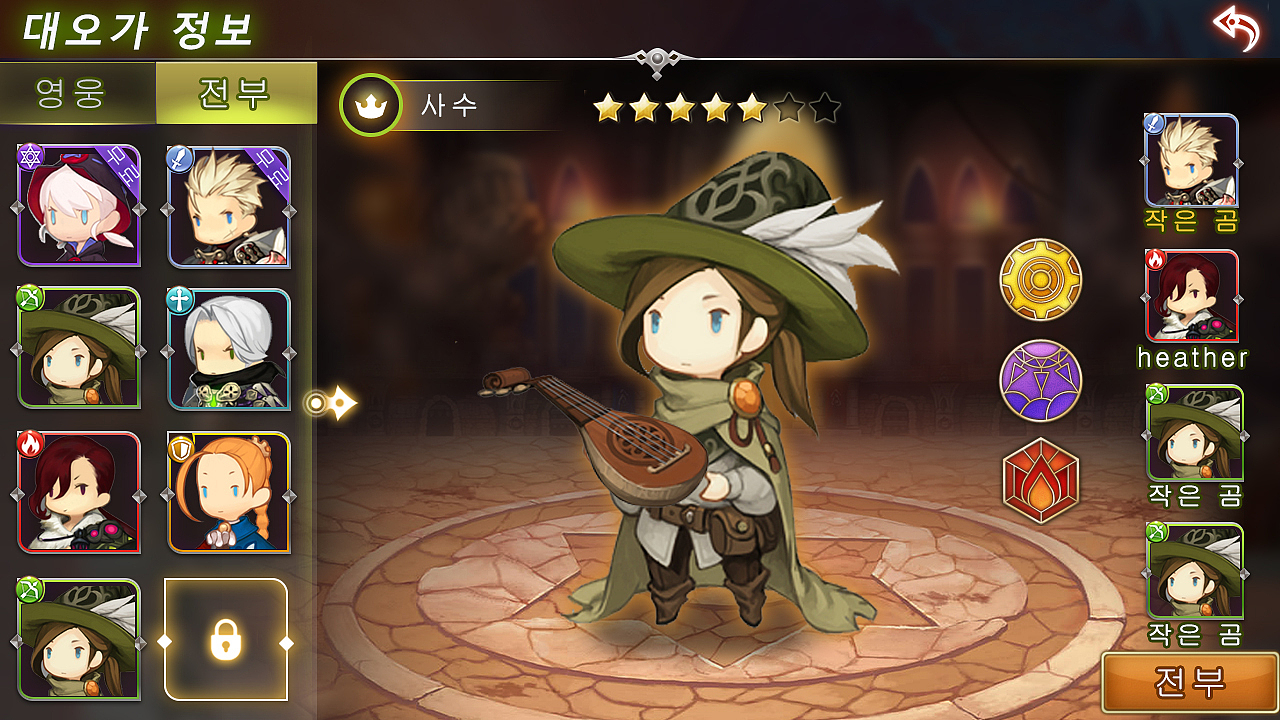Select the silver-haired priest portrait
Screen dimensions: 1280x720
[229, 350]
